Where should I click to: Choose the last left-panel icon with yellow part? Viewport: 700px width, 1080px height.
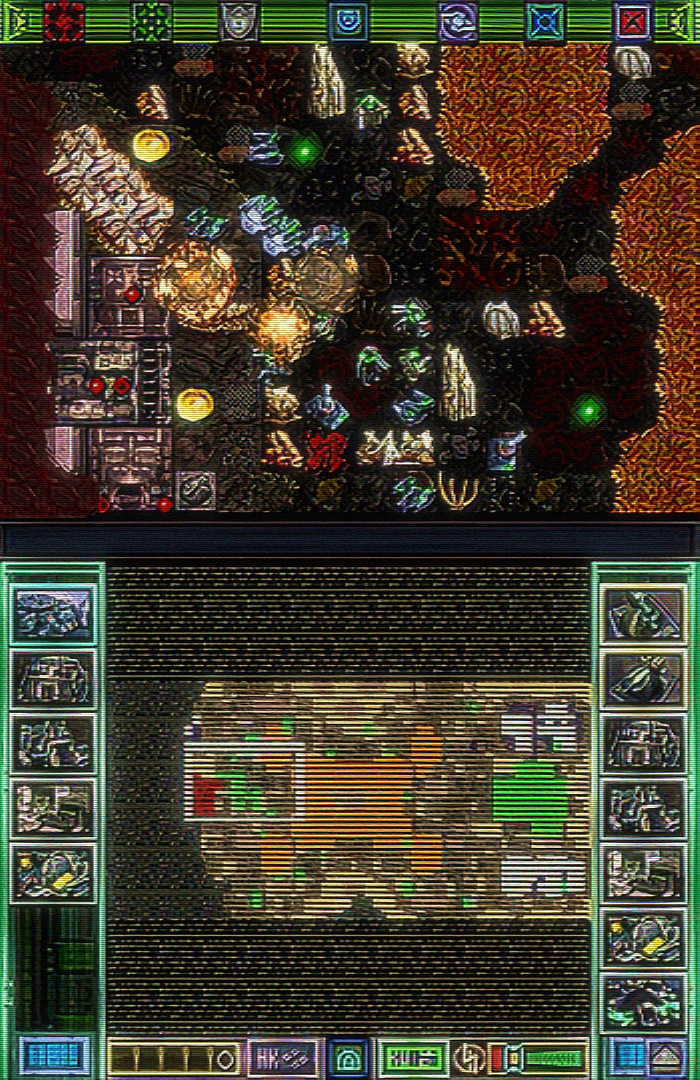(x=53, y=872)
